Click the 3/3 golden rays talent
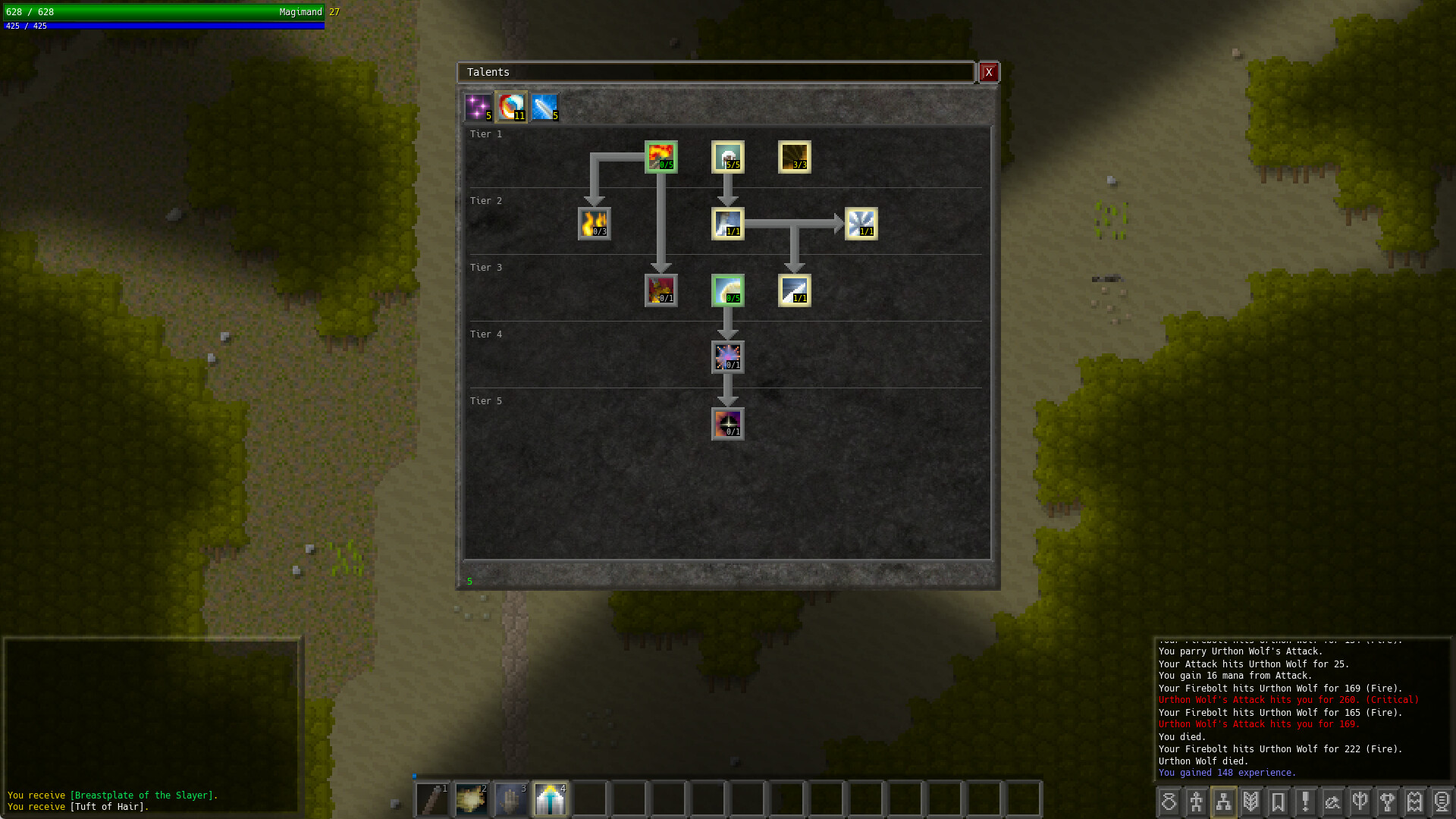 coord(794,157)
